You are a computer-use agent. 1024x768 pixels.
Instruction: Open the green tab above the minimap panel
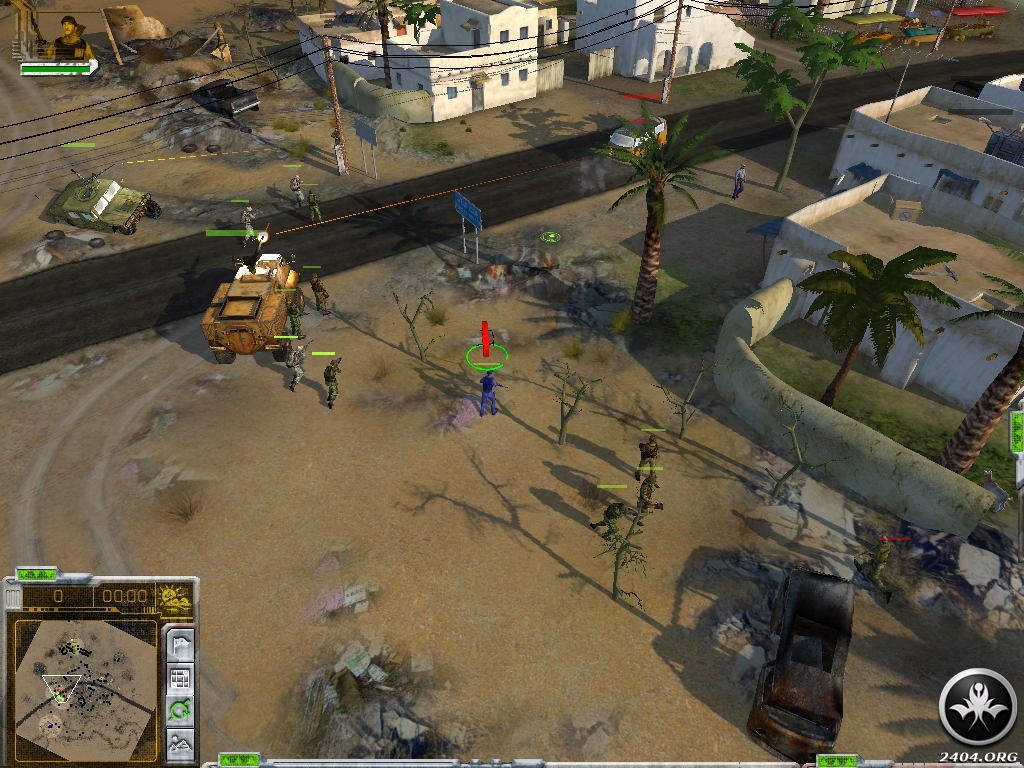pos(37,574)
